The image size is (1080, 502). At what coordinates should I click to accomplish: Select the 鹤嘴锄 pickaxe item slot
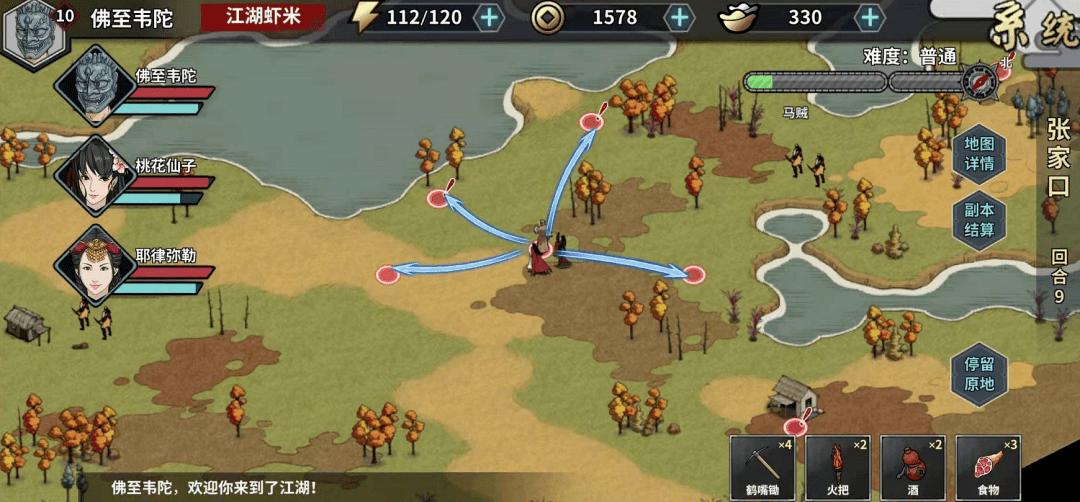(x=762, y=466)
